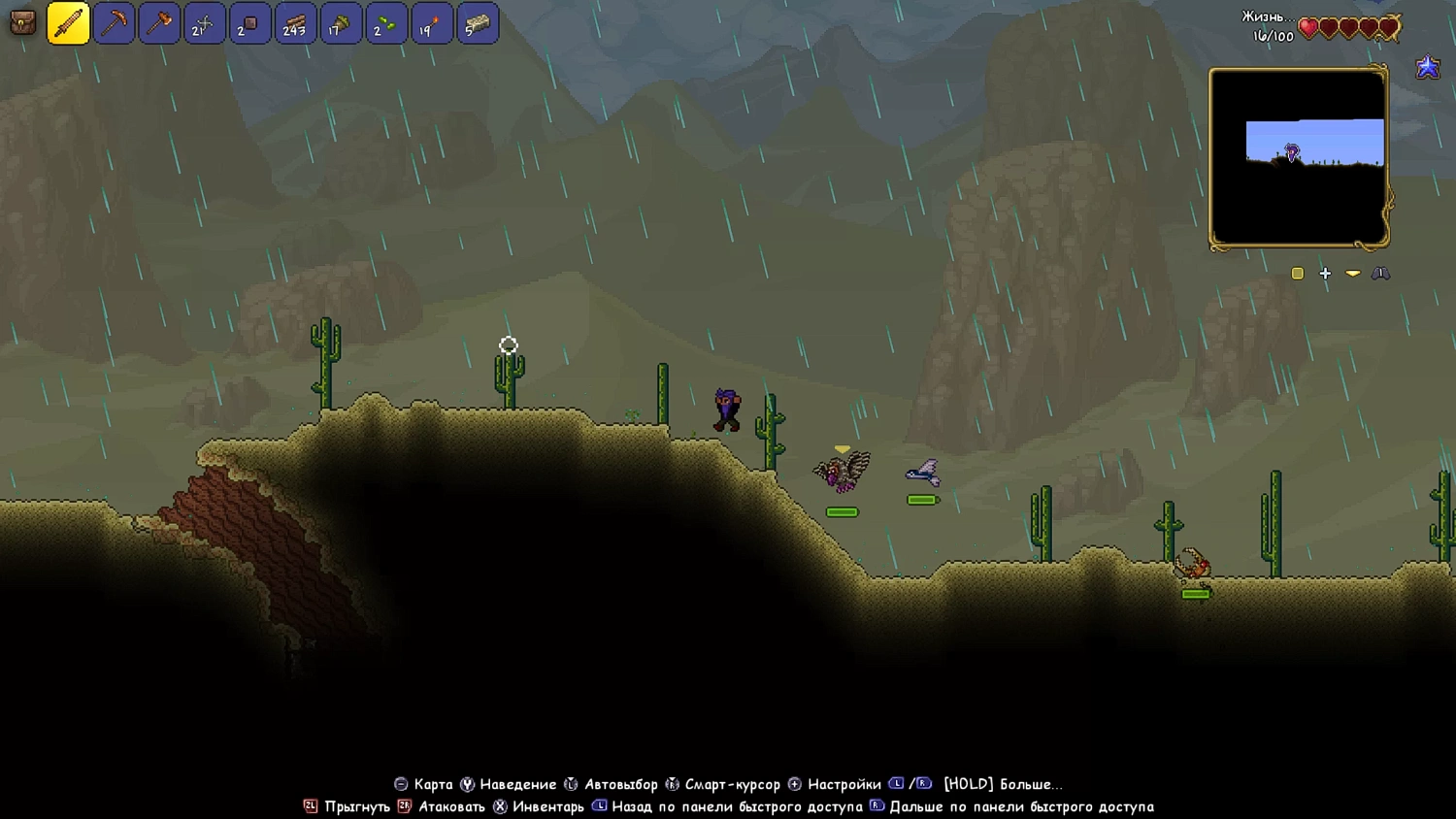Viewport: 1456px width, 819px height.
Task: Toggle fullscreen map with the binoculars icon
Action: 1382,273
